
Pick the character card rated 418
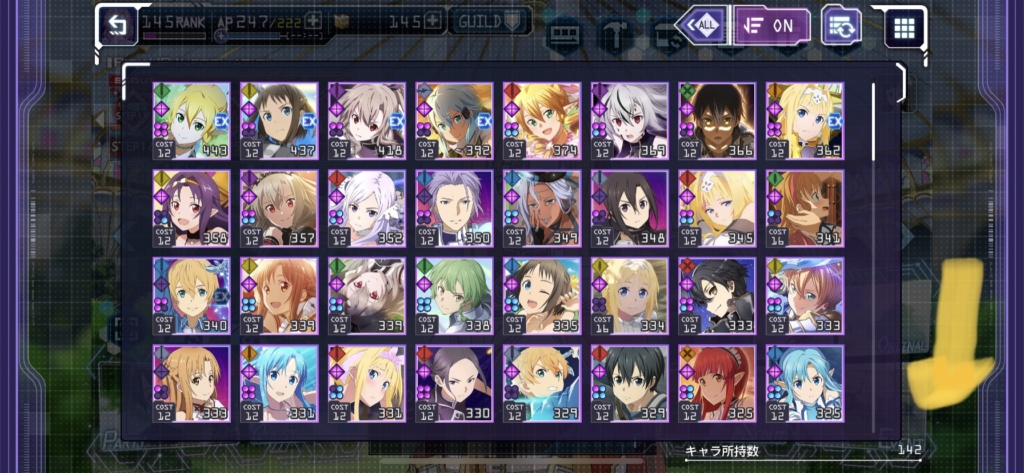(367, 121)
